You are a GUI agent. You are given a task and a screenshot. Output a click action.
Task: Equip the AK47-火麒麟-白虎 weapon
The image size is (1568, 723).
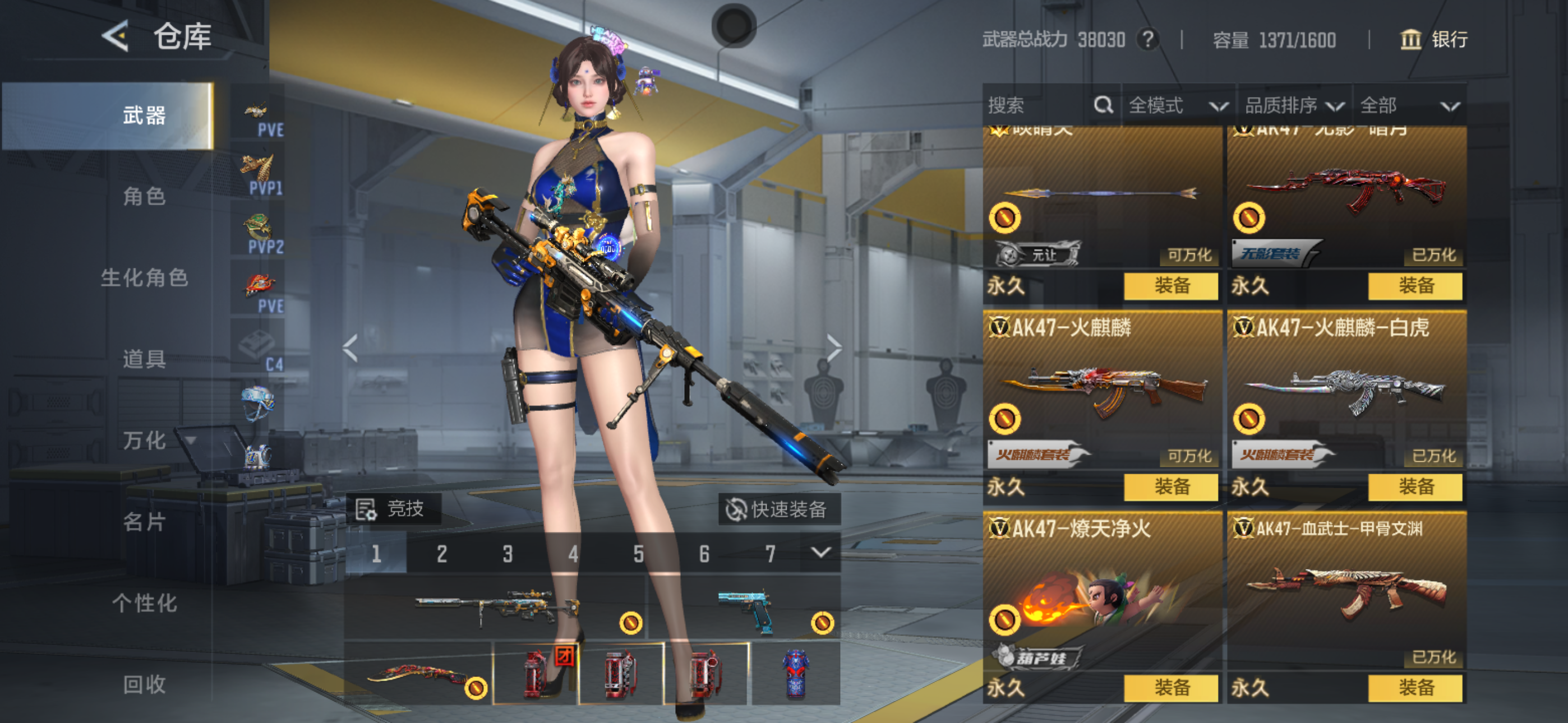coord(1414,487)
